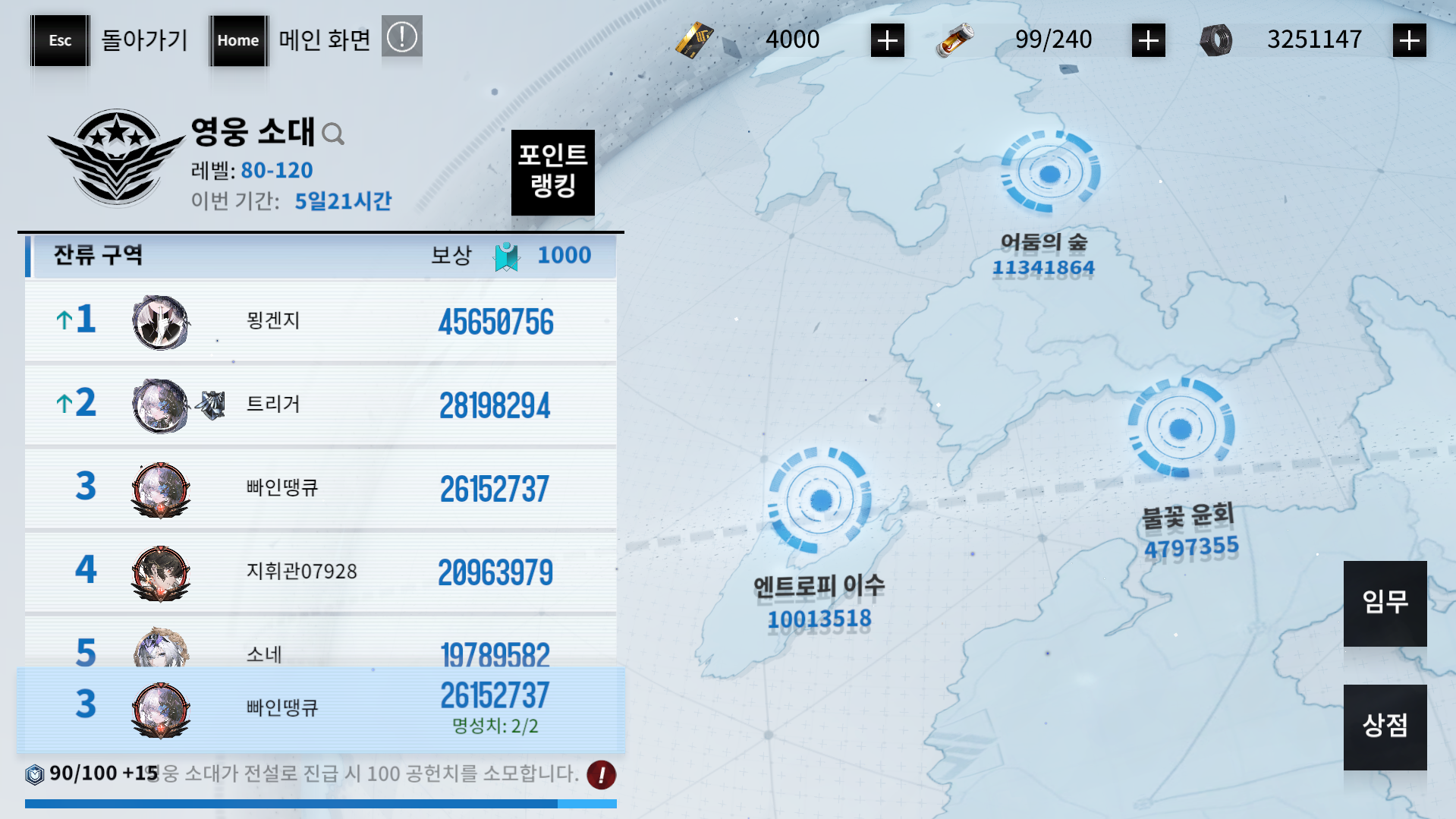Viewport: 1456px width, 819px height.
Task: Open the 상점 shop
Action: (1385, 726)
